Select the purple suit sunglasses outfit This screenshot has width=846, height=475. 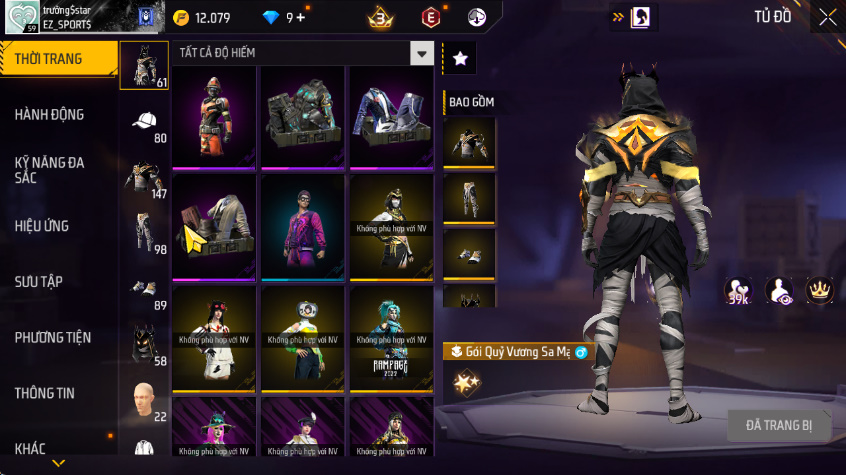304,225
